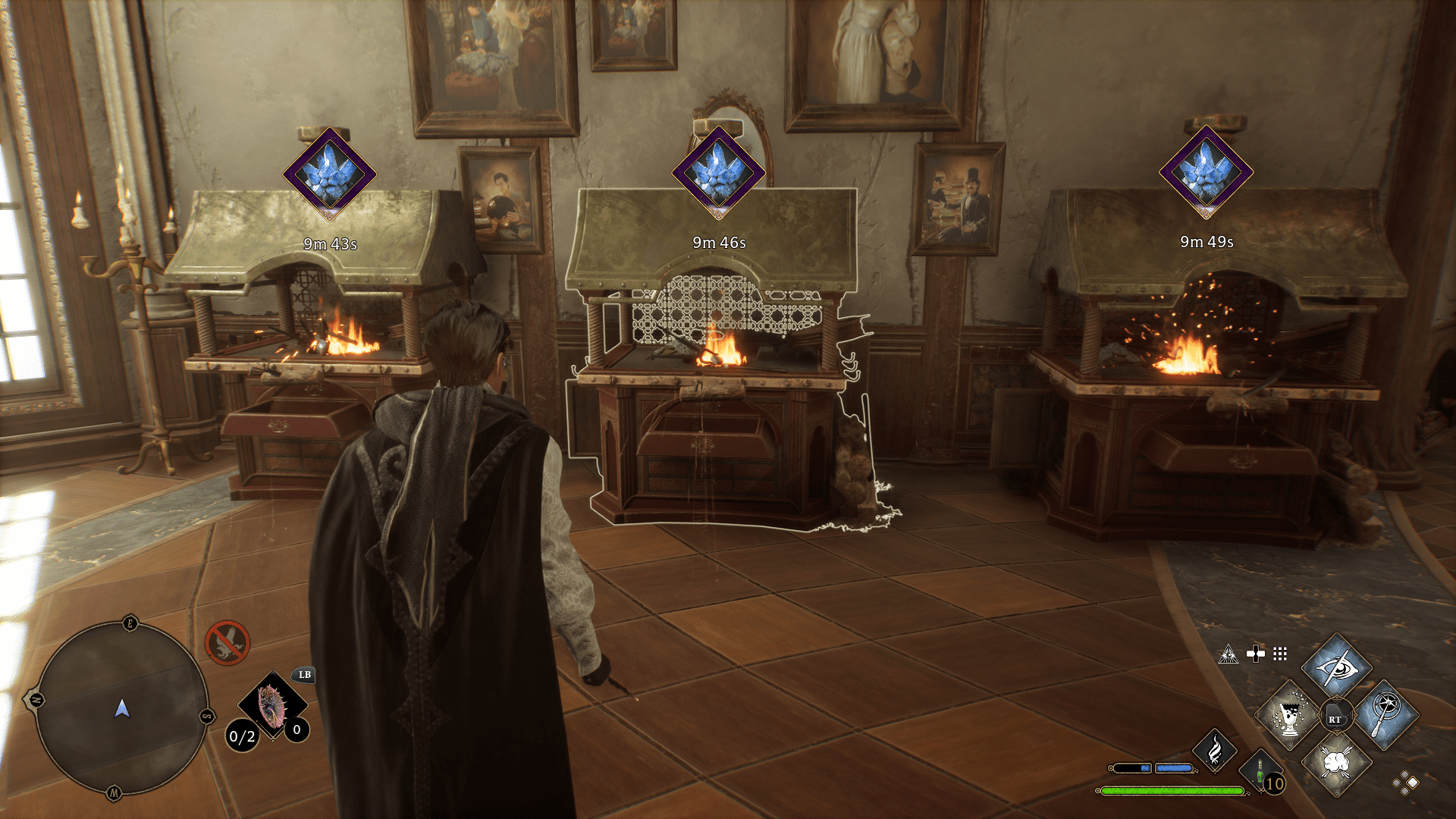1456x819 pixels.
Task: Click the plus-shaped crosshair icon
Action: click(1254, 652)
